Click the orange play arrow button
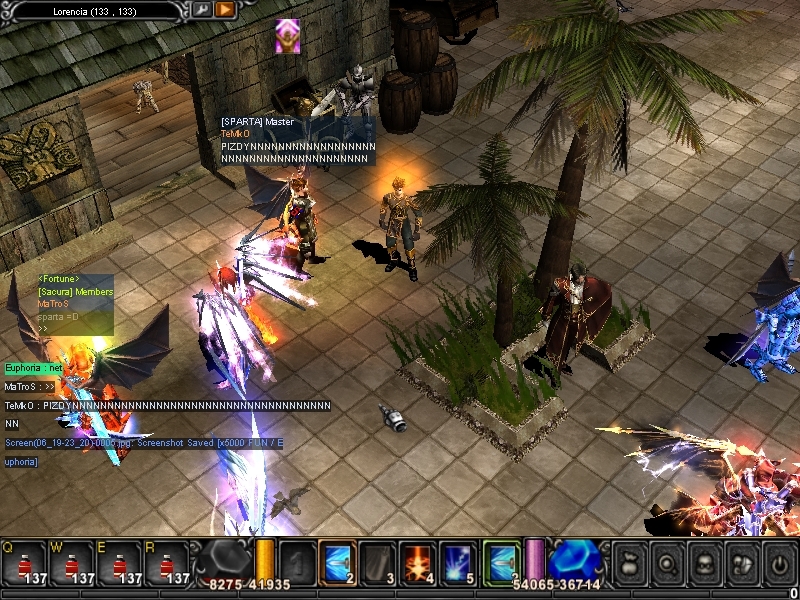The width and height of the screenshot is (800, 600). click(225, 9)
